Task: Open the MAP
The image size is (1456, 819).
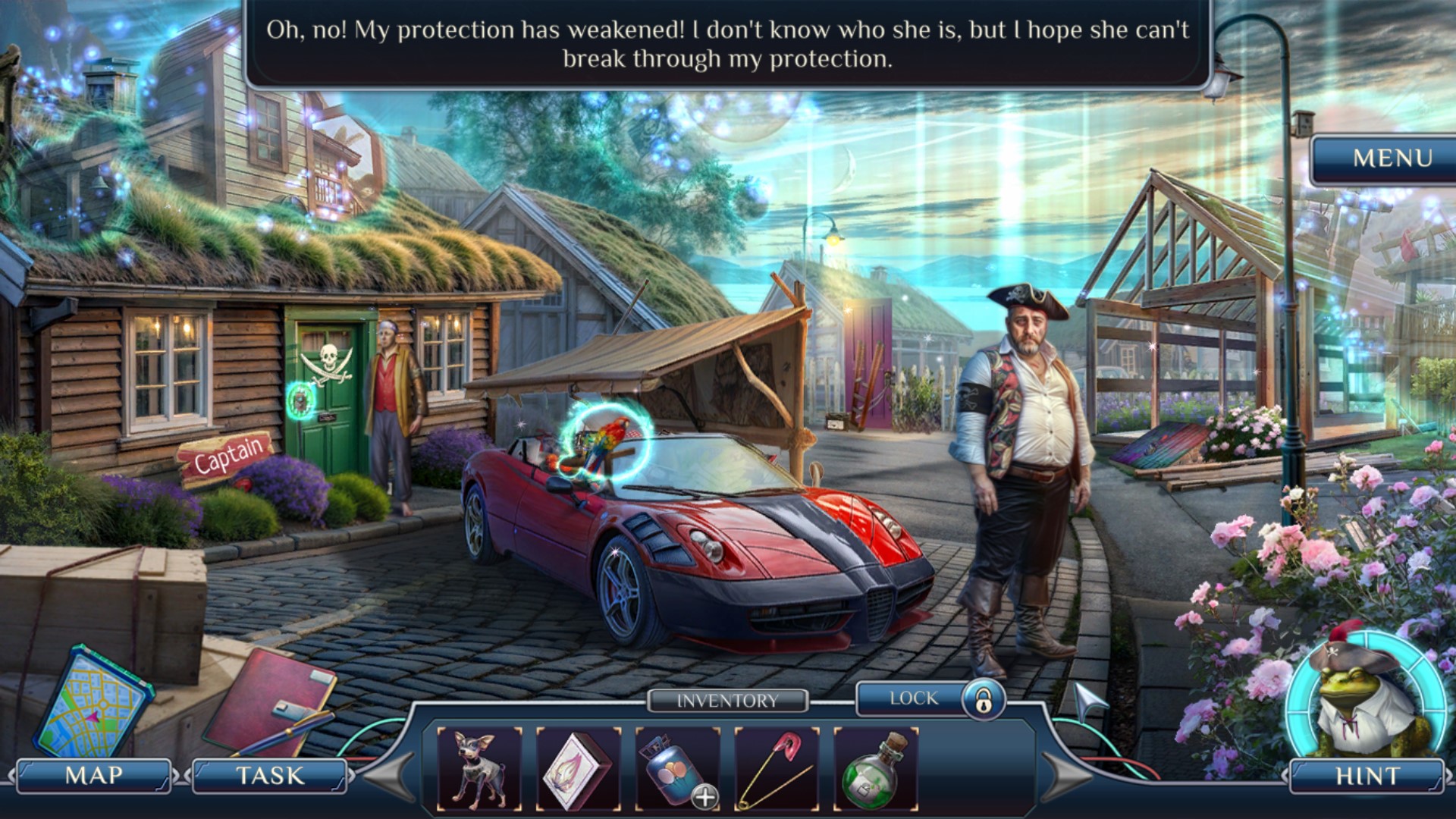Action: click(94, 776)
